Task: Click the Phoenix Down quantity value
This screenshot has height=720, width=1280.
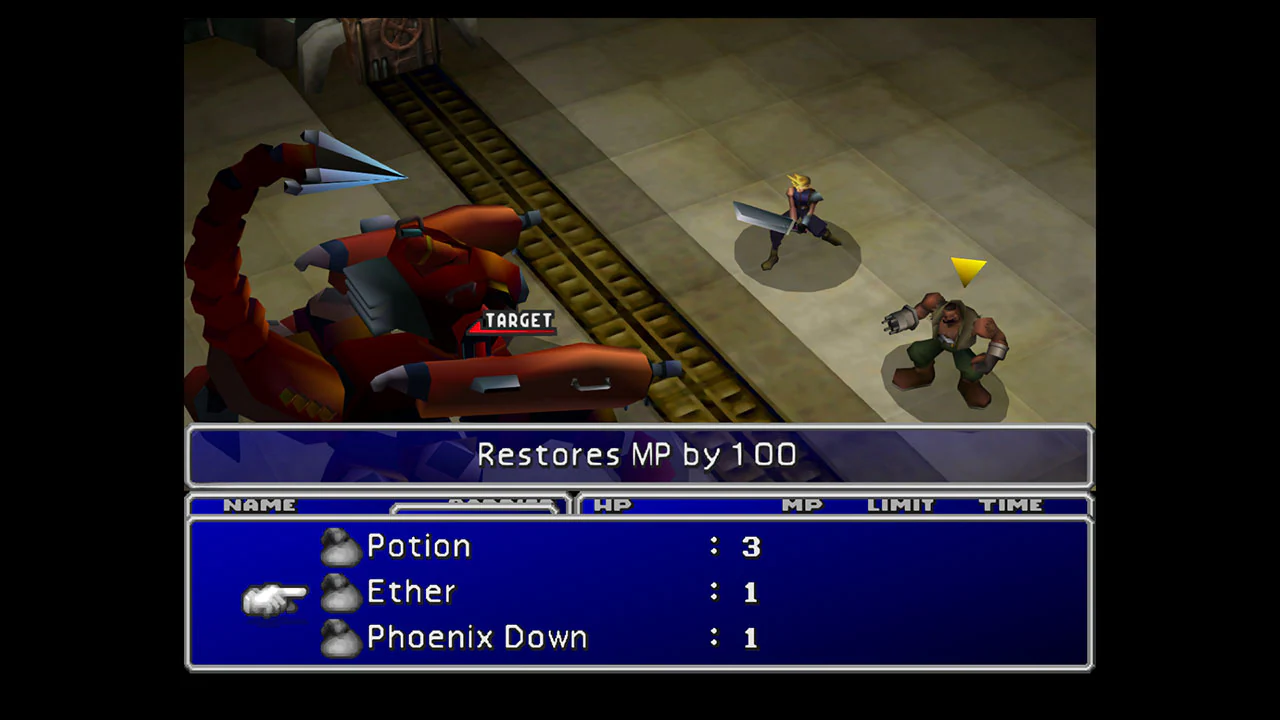Action: coord(750,636)
